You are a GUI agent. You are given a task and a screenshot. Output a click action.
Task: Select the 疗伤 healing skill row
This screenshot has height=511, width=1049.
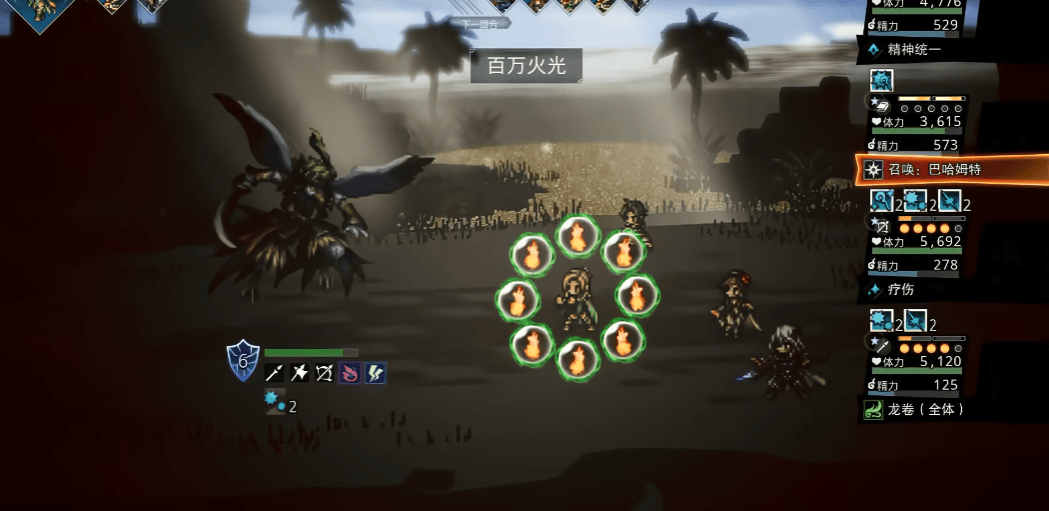pyautogui.click(x=950, y=290)
